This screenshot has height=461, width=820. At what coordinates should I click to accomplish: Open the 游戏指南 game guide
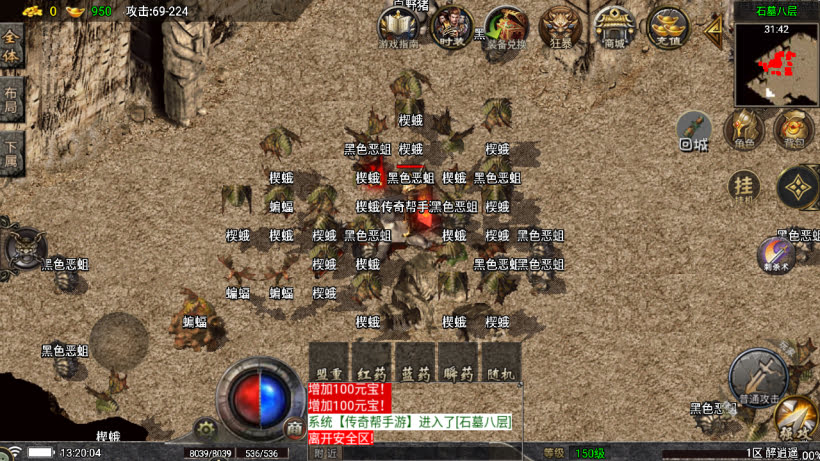(399, 28)
